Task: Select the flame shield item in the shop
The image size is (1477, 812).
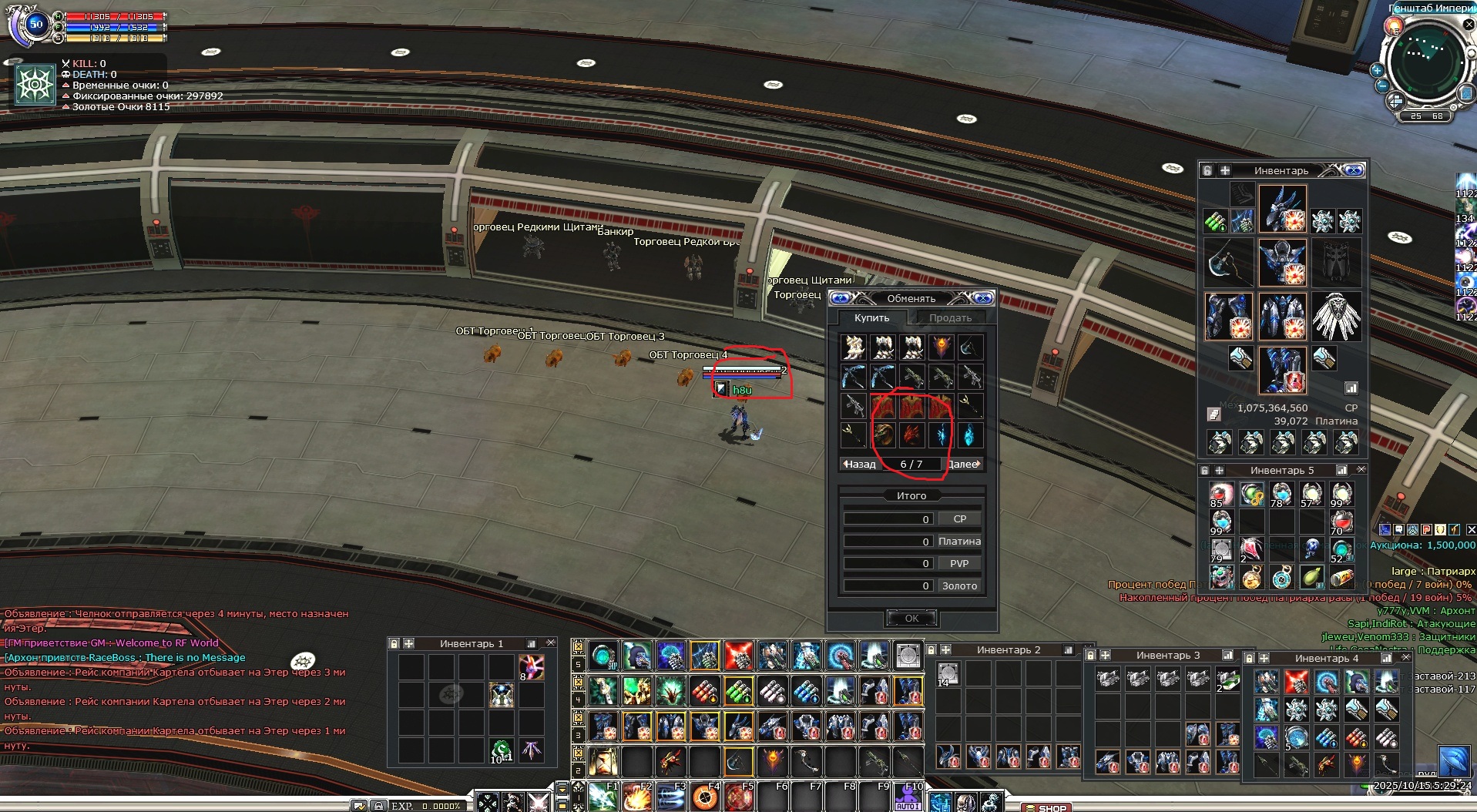Action: point(941,347)
